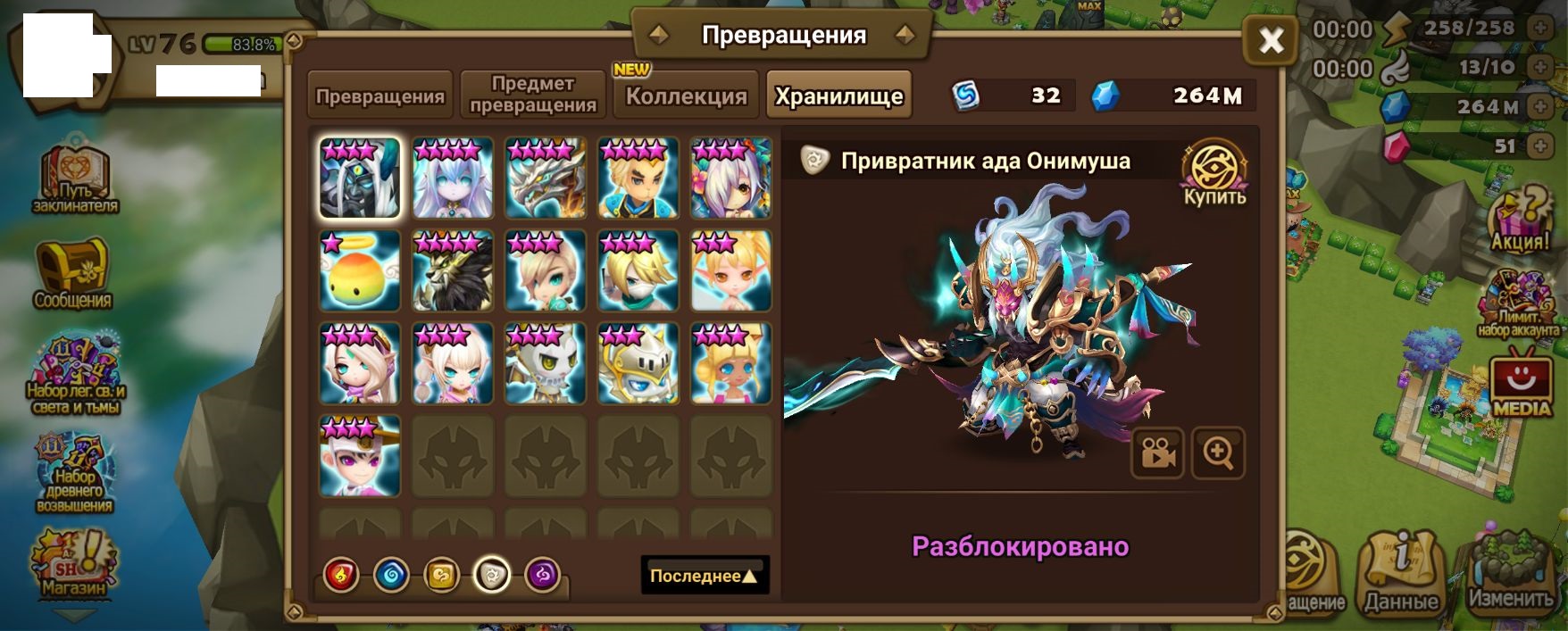Viewport: 1568px width, 631px height.
Task: Filter by the fire element icon
Action: tap(341, 576)
